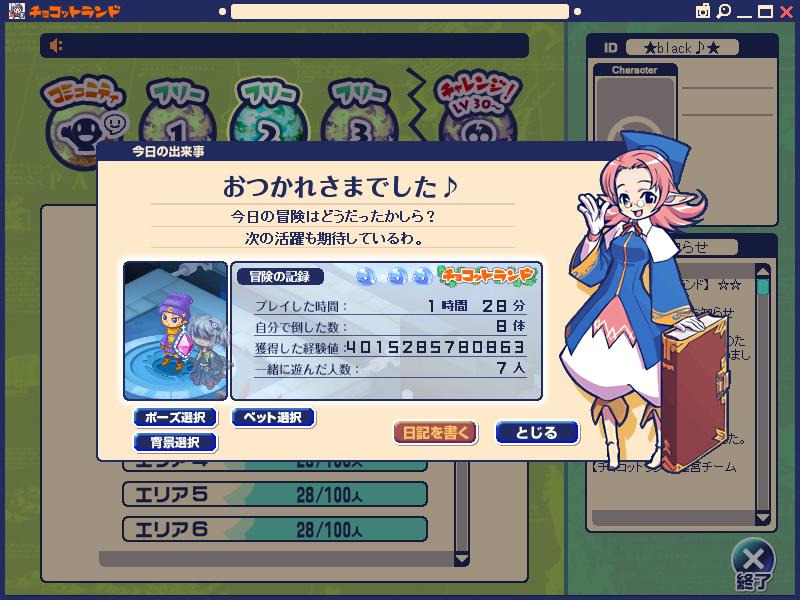
Task: Click the character portrait thumbnail
Action: pyautogui.click(x=175, y=330)
